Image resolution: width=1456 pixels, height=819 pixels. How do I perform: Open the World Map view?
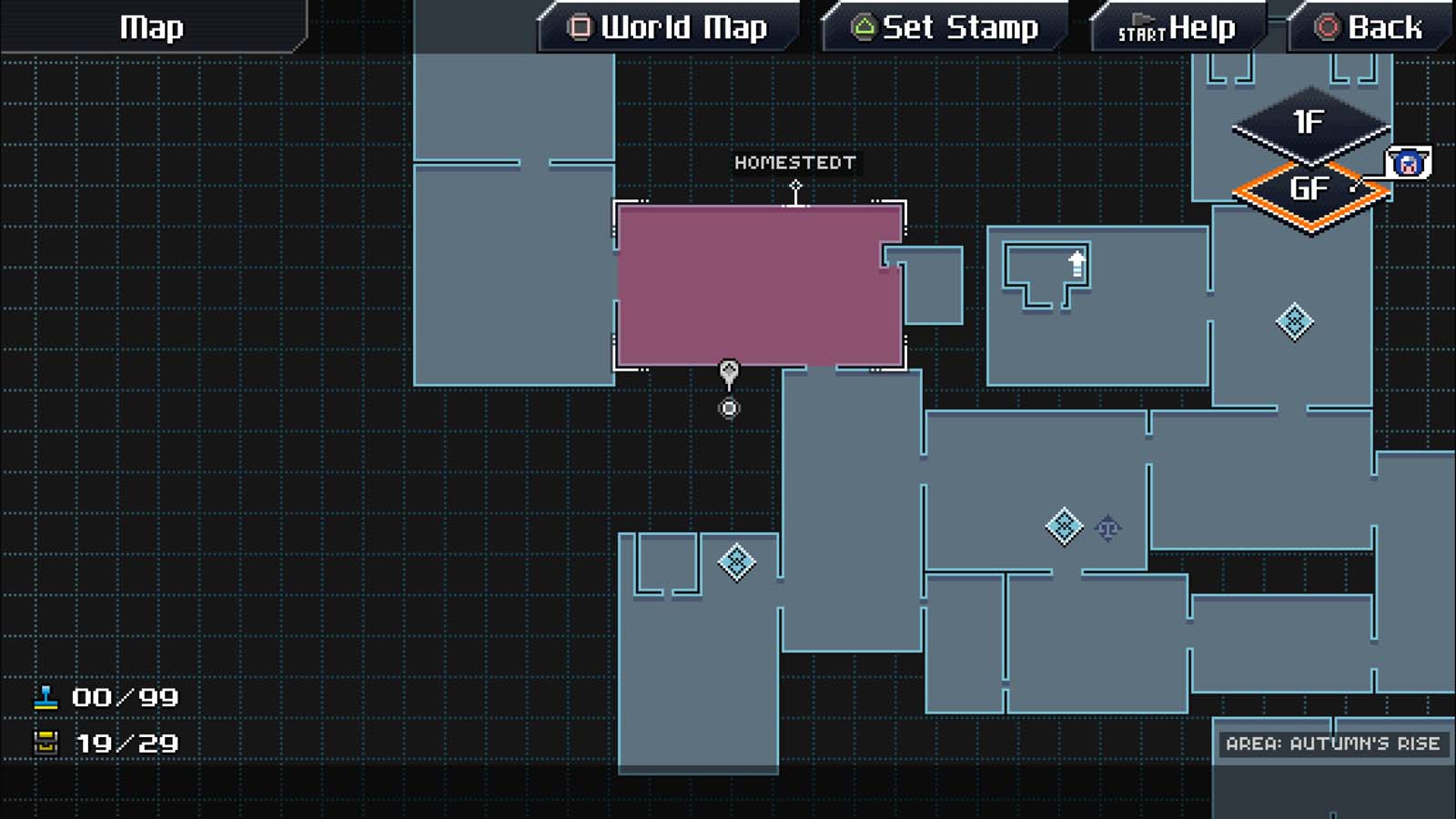(x=670, y=27)
